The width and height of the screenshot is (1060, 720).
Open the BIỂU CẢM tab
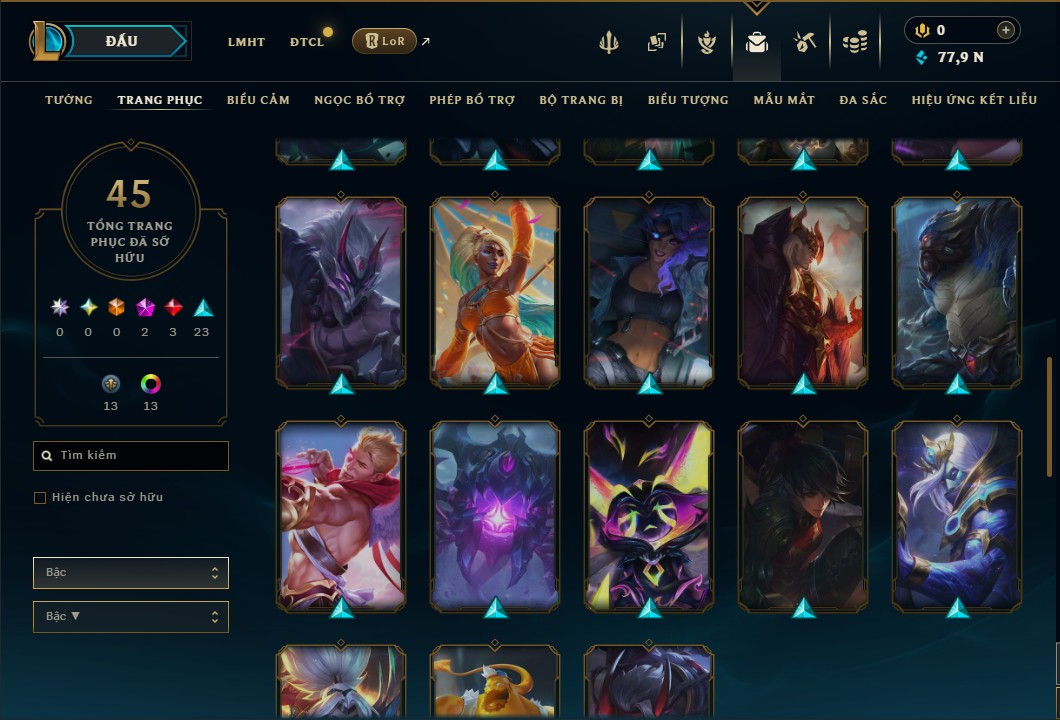[x=258, y=100]
